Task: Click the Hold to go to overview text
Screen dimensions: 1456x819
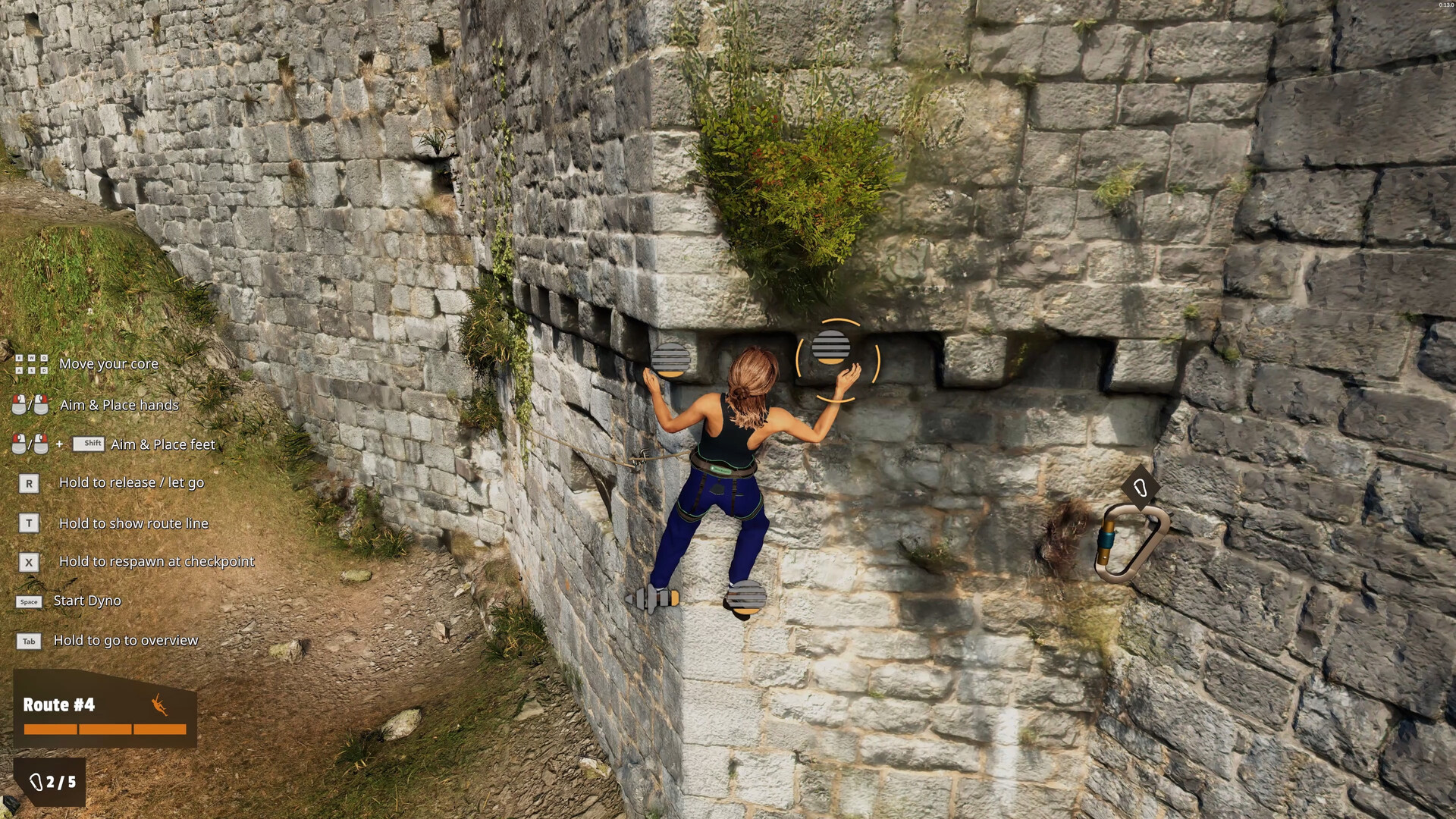Action: 125,641
